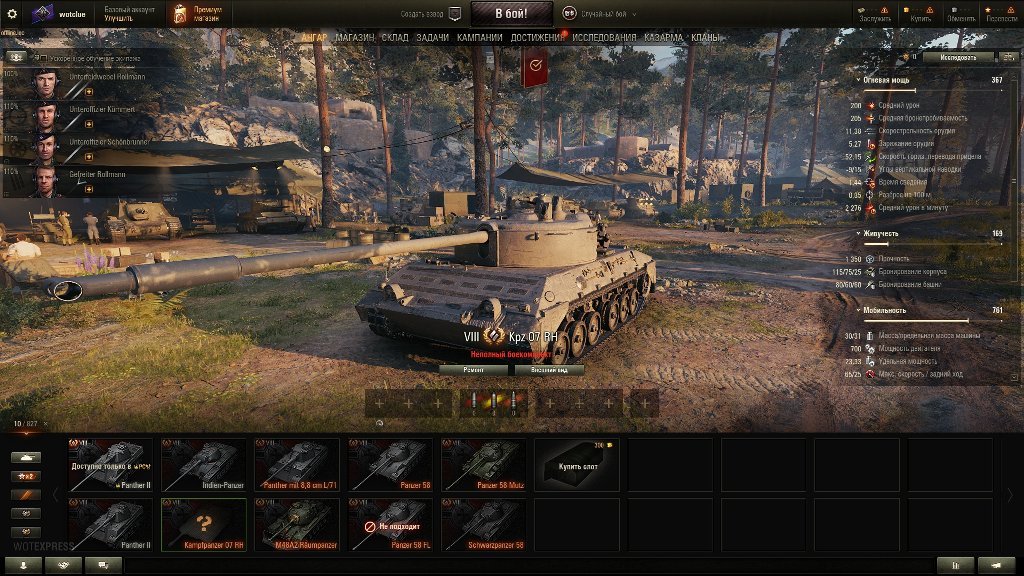Open the Случайный бой battle type dropdown
Image resolution: width=1024 pixels, height=576 pixels.
(x=600, y=14)
